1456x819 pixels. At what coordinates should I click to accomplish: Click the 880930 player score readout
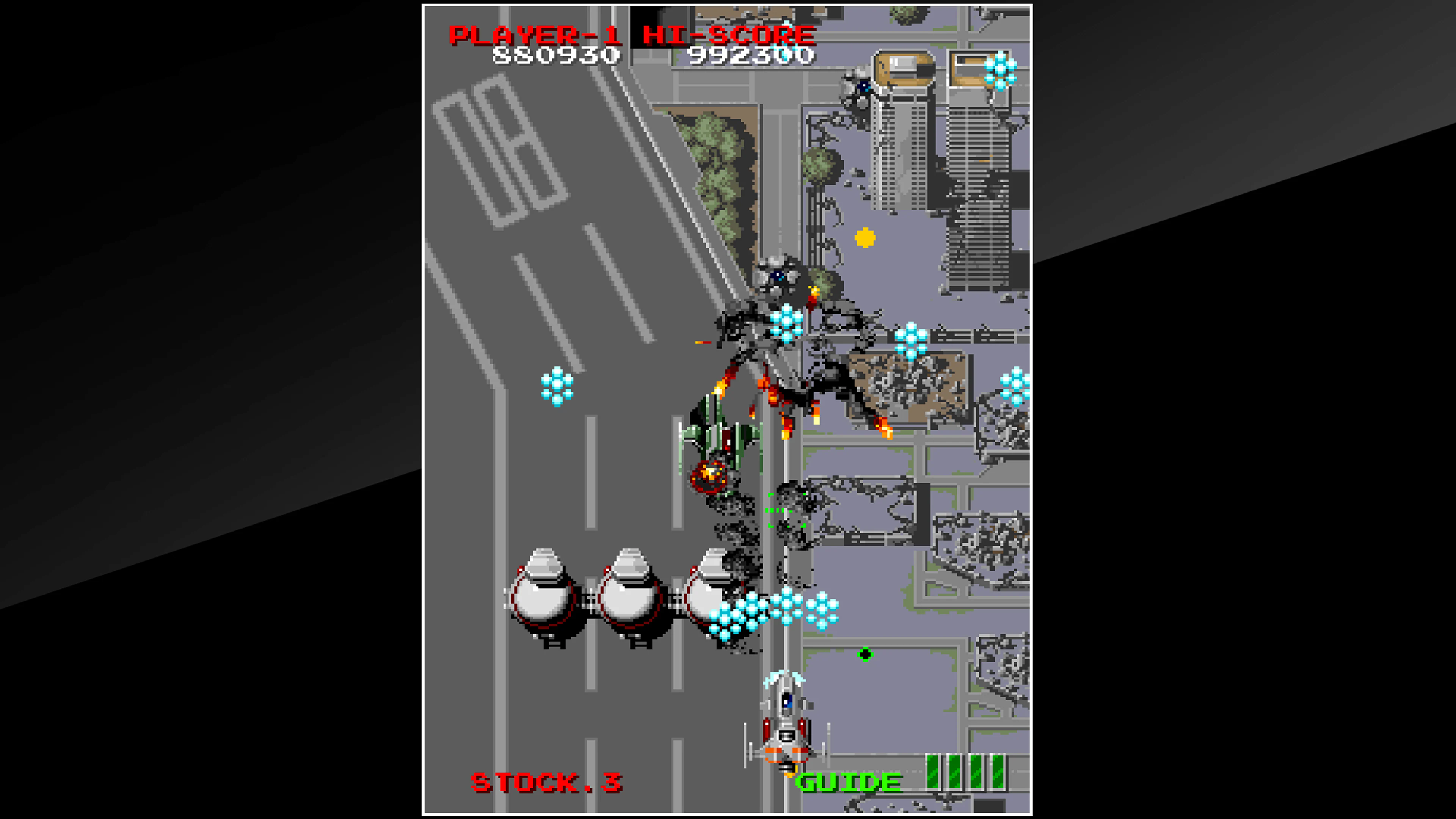(556, 56)
